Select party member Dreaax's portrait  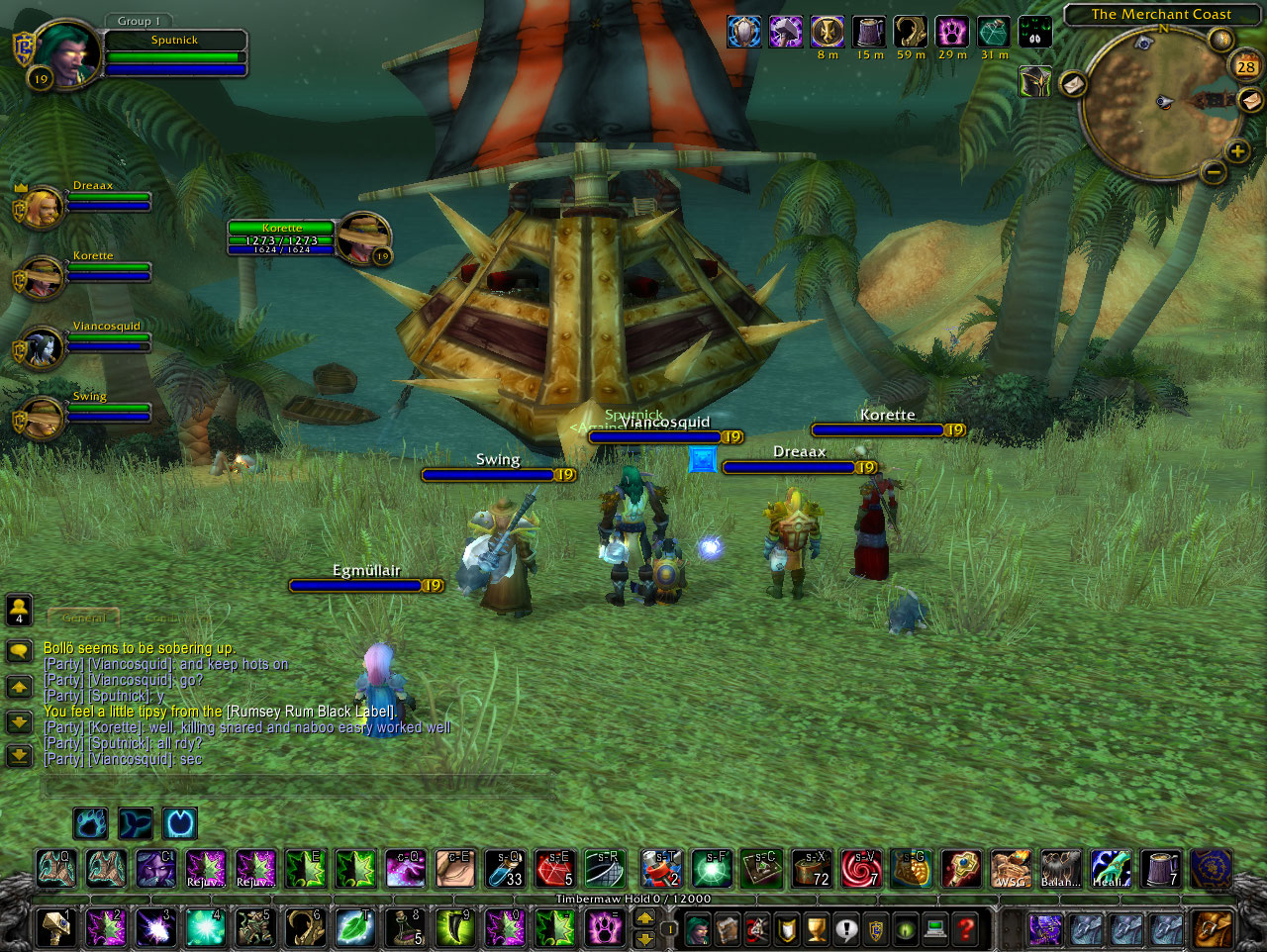[43, 208]
